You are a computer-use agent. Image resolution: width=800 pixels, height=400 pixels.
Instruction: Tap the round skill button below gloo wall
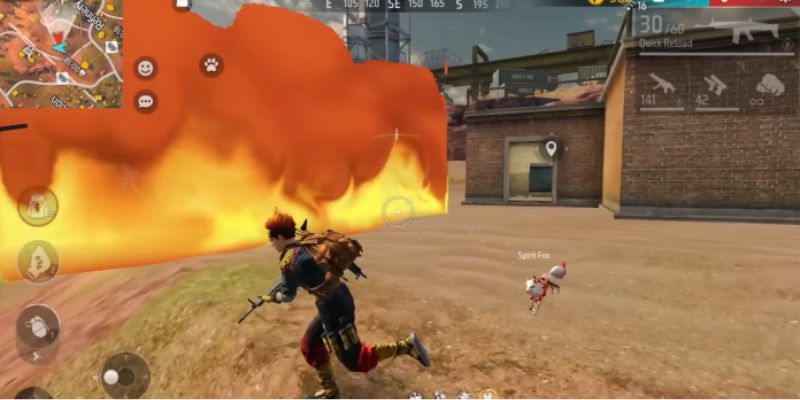point(38,261)
